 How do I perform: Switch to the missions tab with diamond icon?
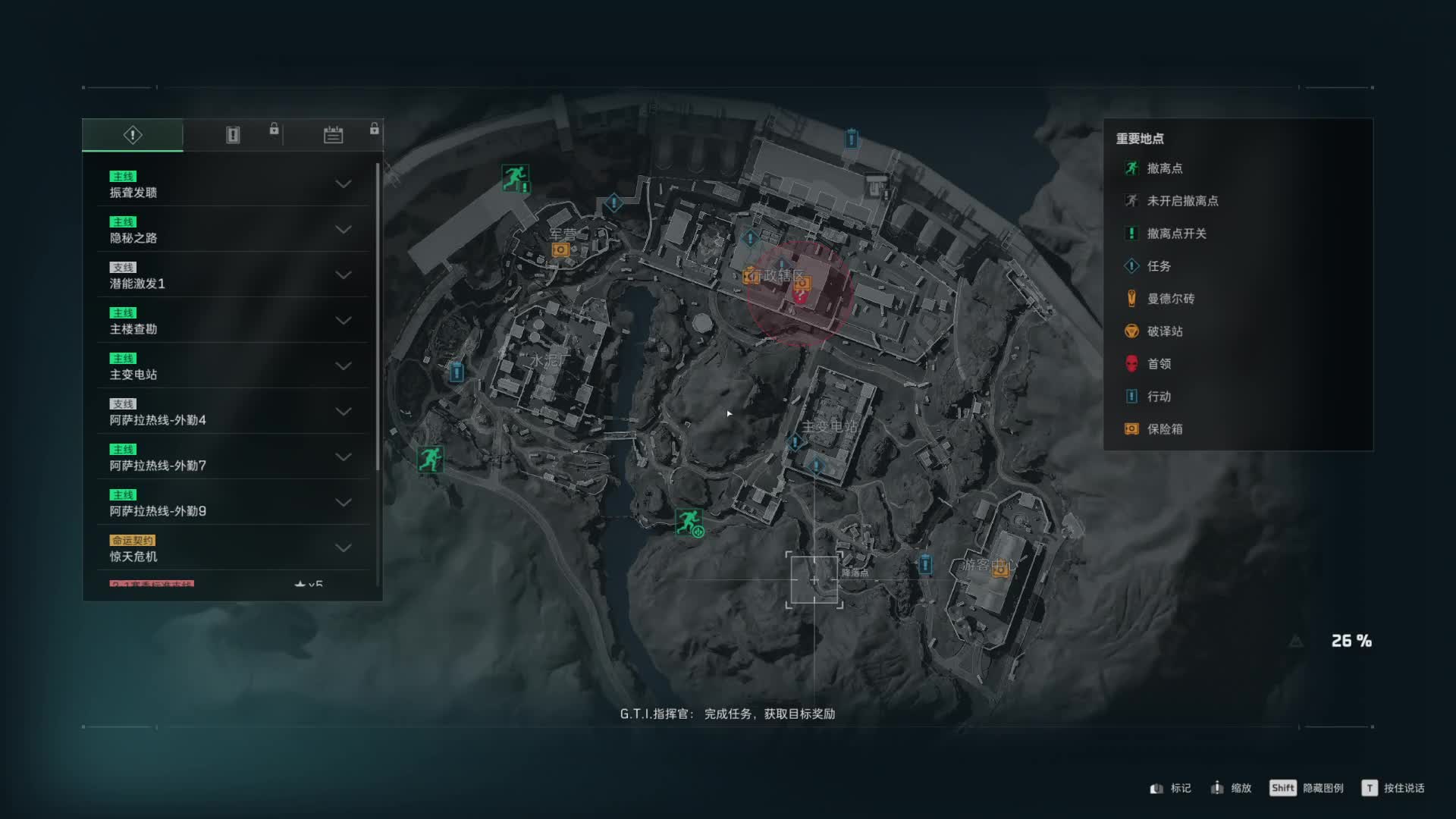click(133, 135)
